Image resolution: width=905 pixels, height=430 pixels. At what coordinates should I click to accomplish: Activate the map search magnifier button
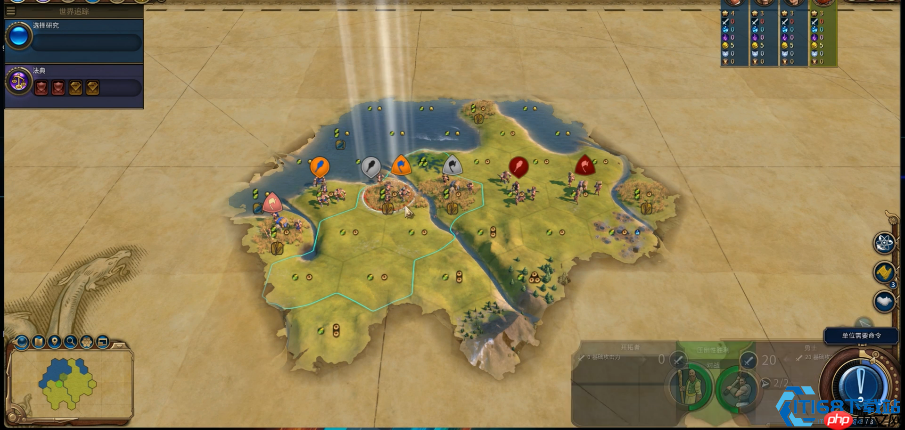[x=71, y=342]
